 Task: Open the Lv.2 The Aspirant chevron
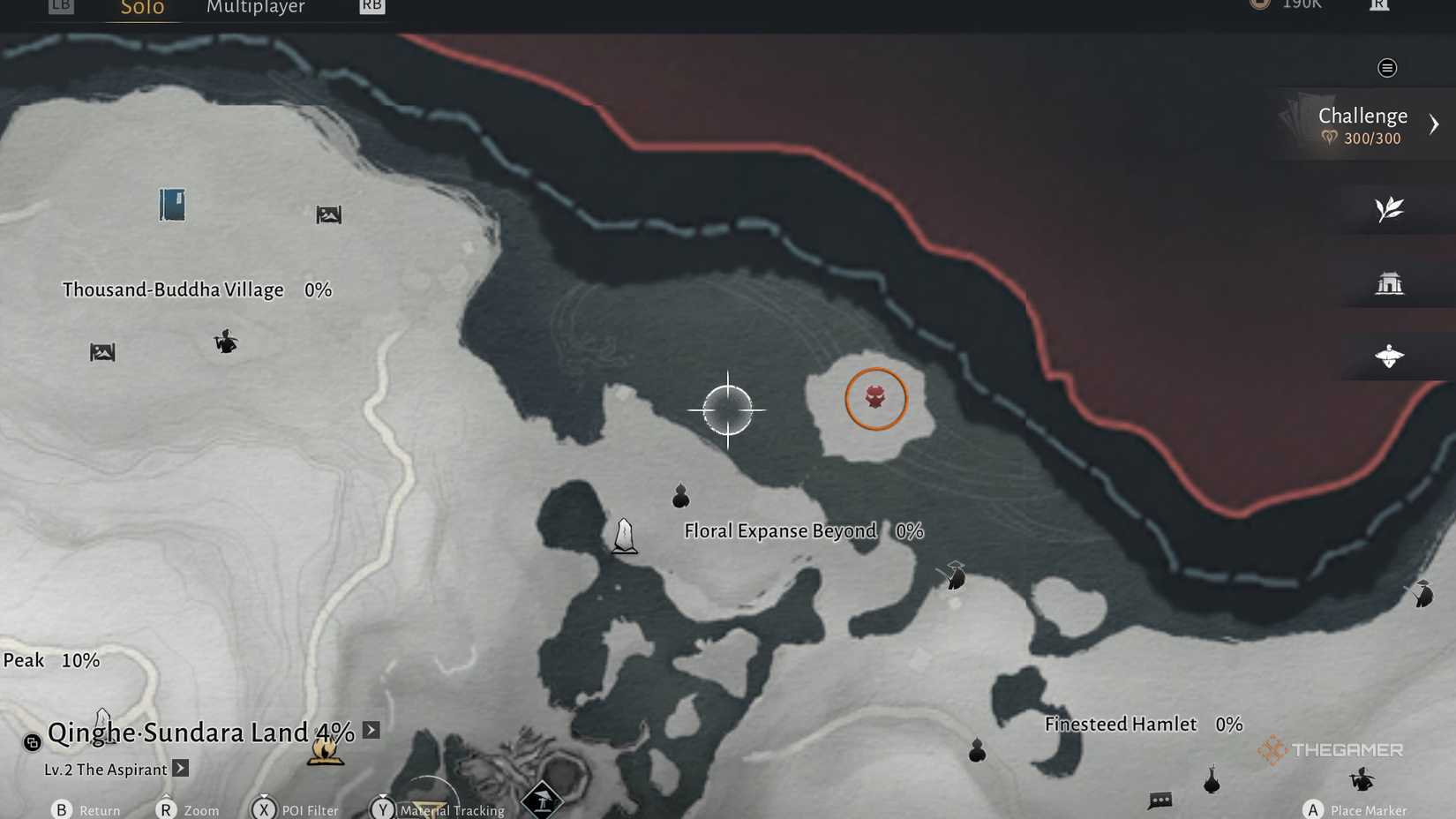click(x=181, y=769)
